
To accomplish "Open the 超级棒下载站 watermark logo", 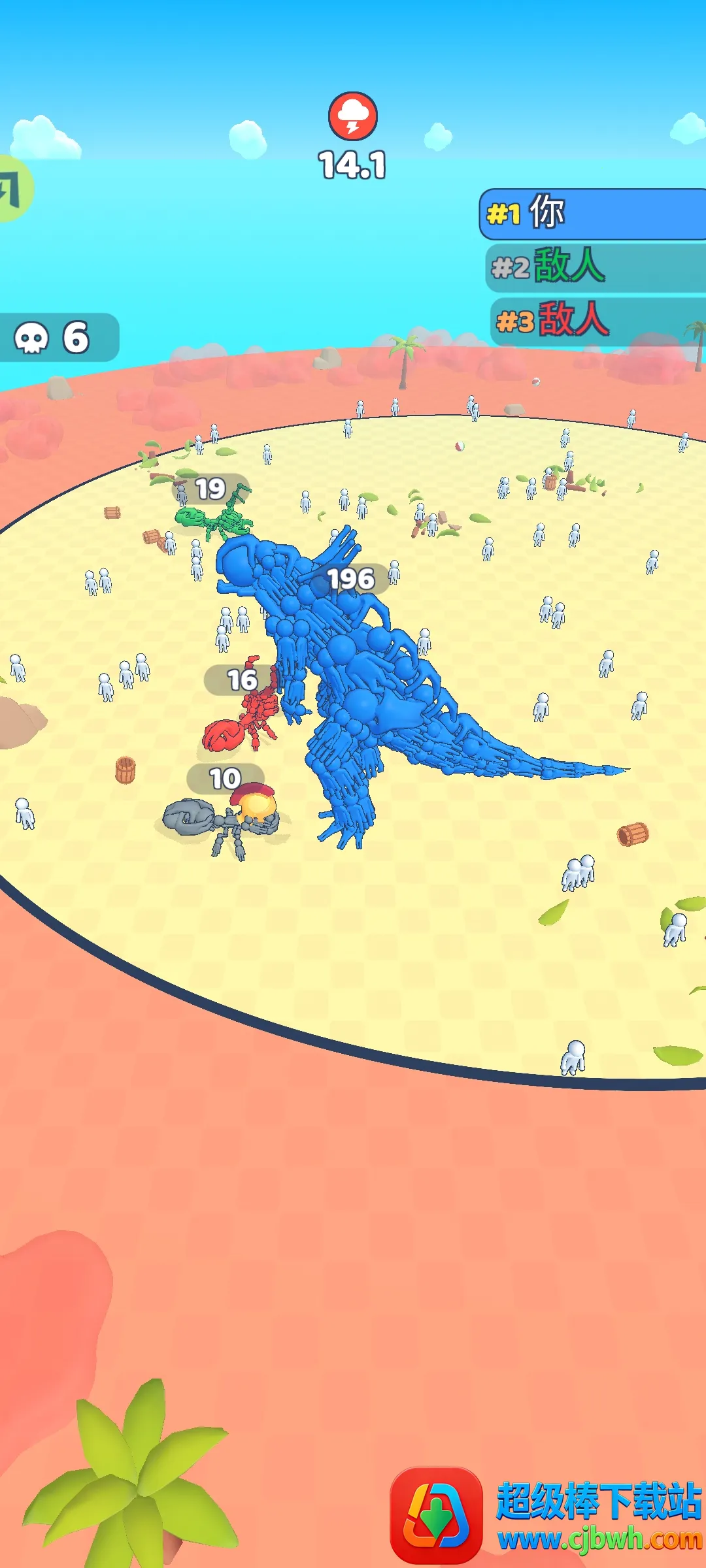I will 436,1514.
